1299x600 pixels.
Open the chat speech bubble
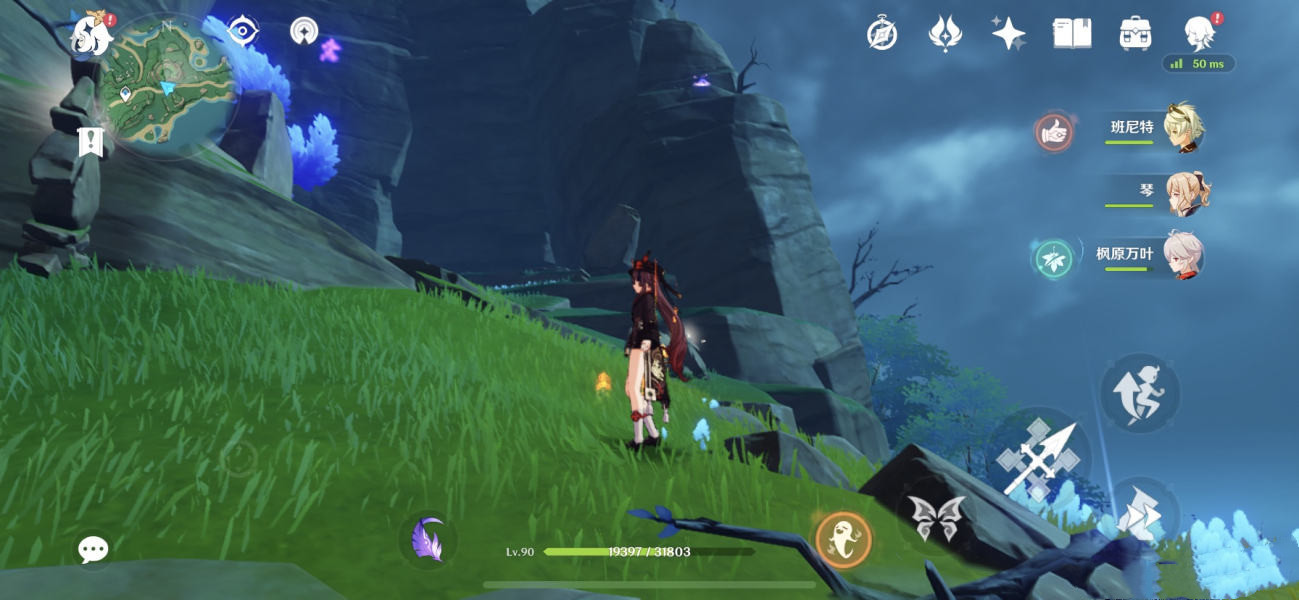tap(94, 548)
